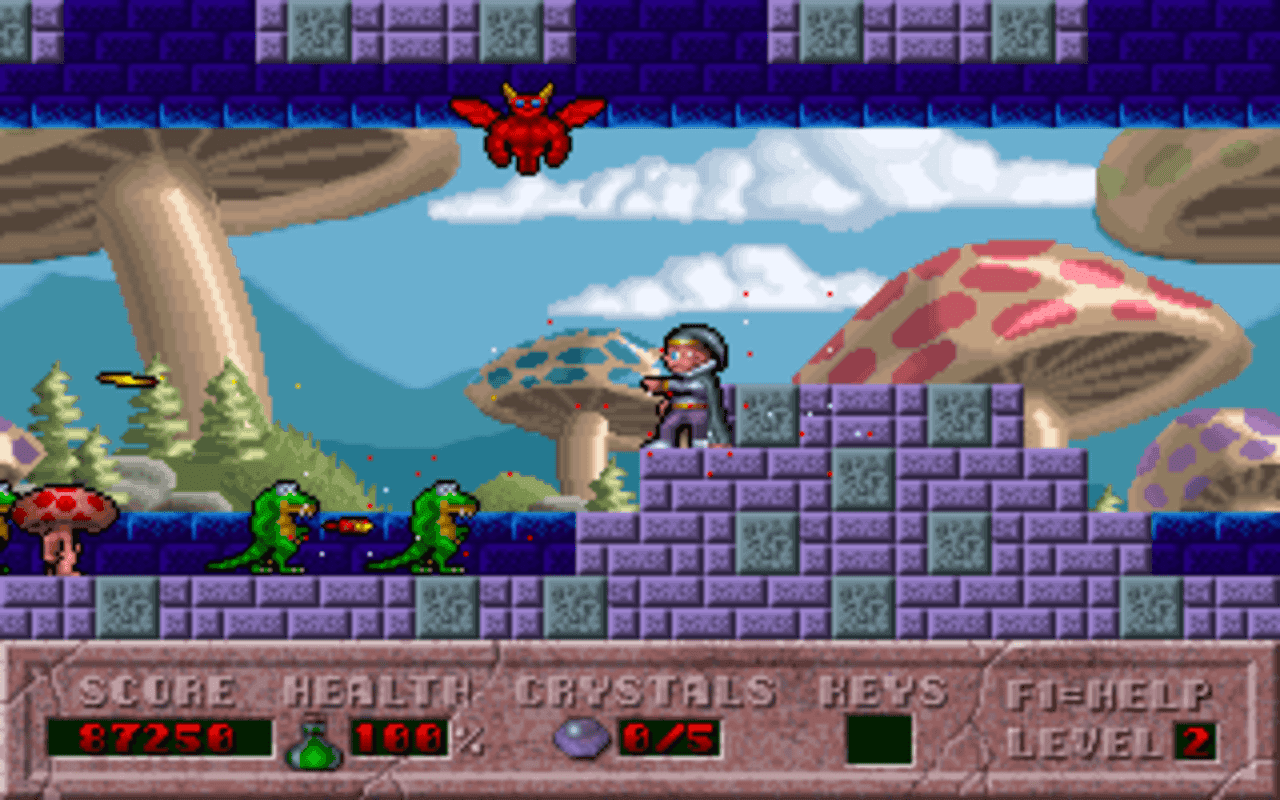Click the wizard hero on the brick ledge
The image size is (1280, 800).
point(690,390)
